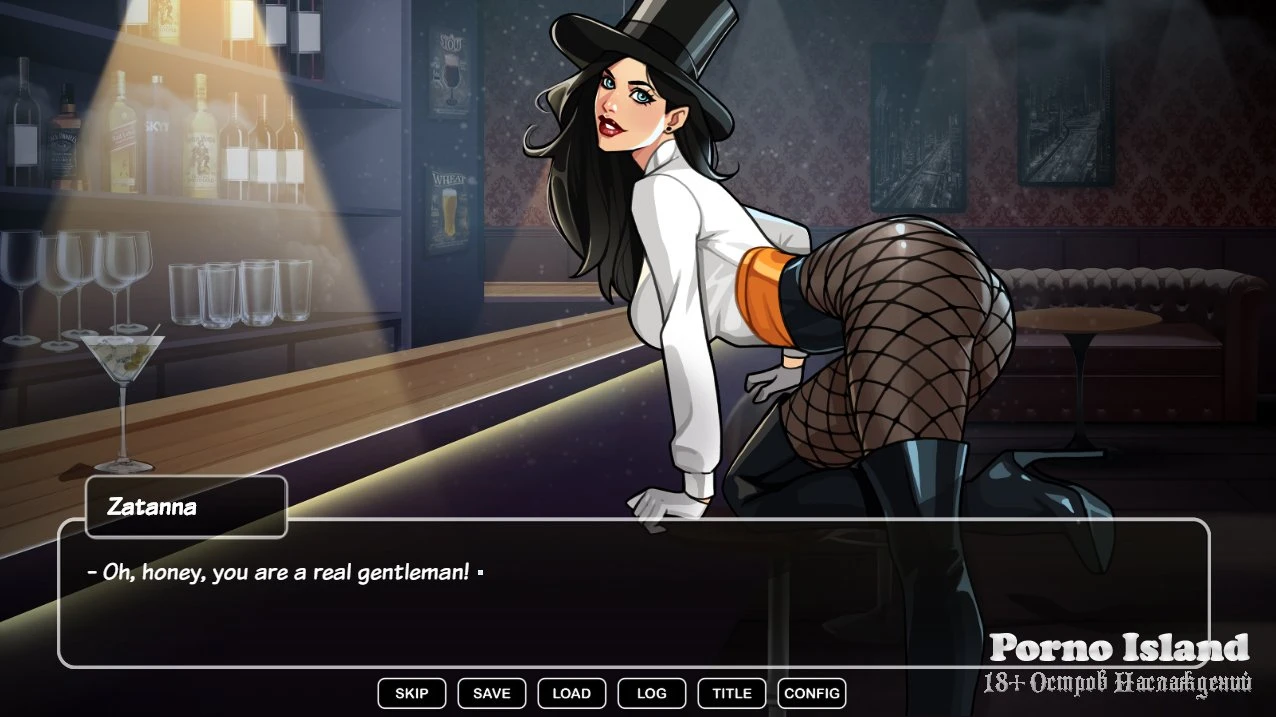Return to the TITLE screen
This screenshot has width=1276, height=717.
click(x=731, y=693)
